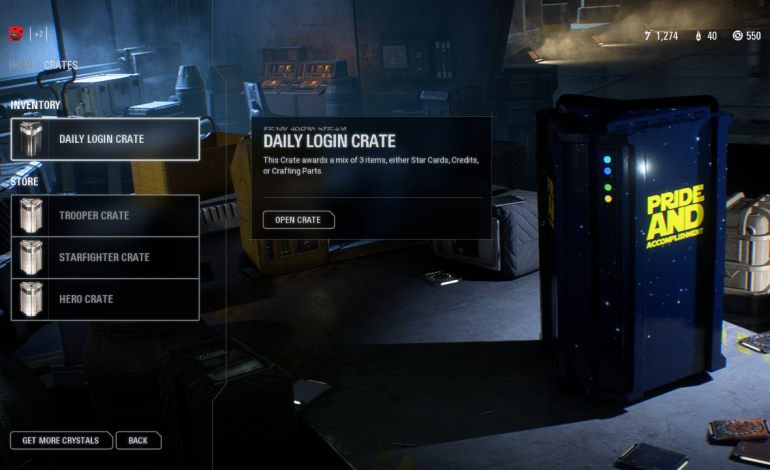Viewport: 770px width, 470px height.
Task: Select the Daily Login Crate in inventory
Action: [105, 139]
